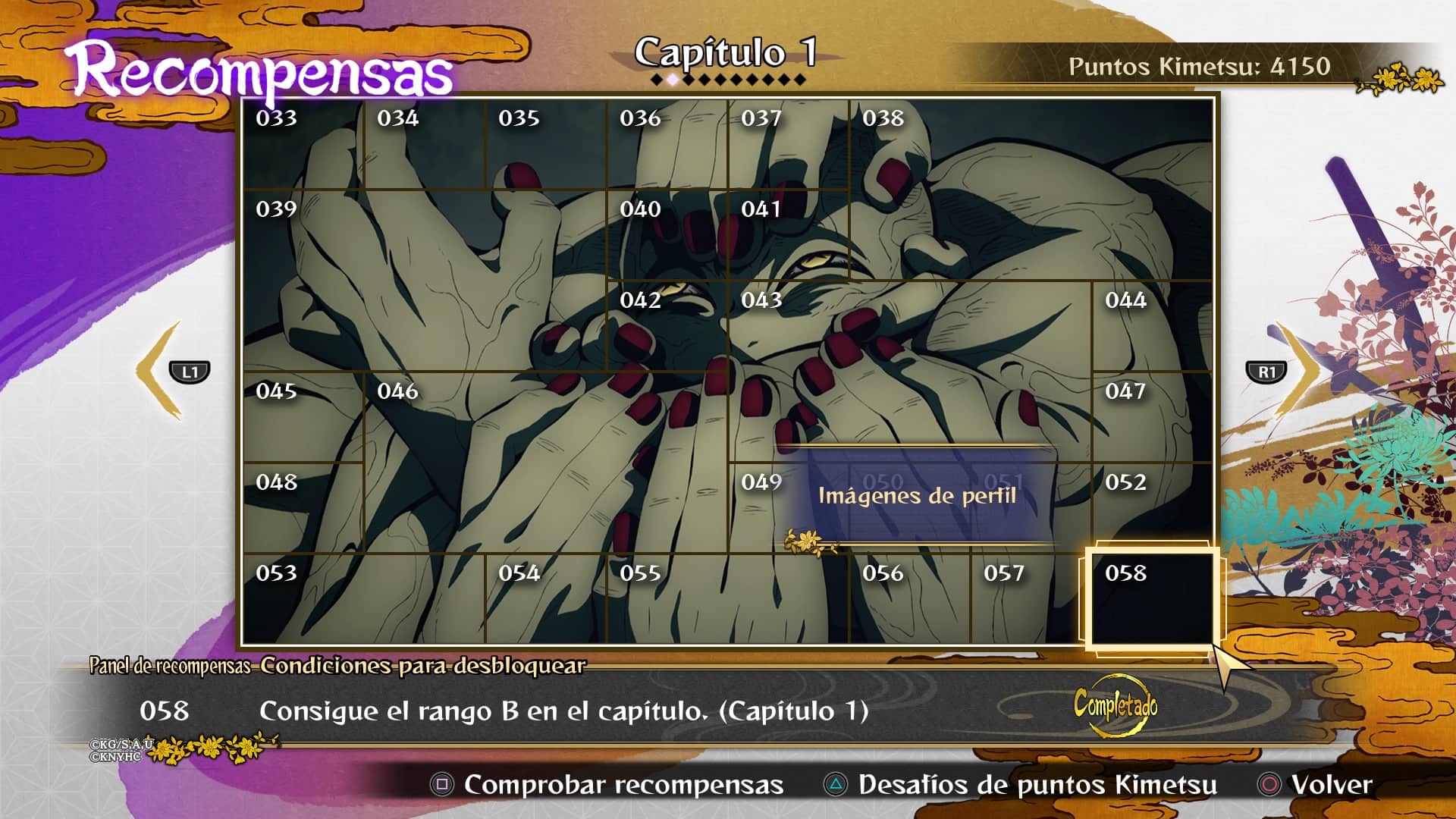1456x819 pixels.
Task: Select reward panel 058
Action: coord(1152,598)
